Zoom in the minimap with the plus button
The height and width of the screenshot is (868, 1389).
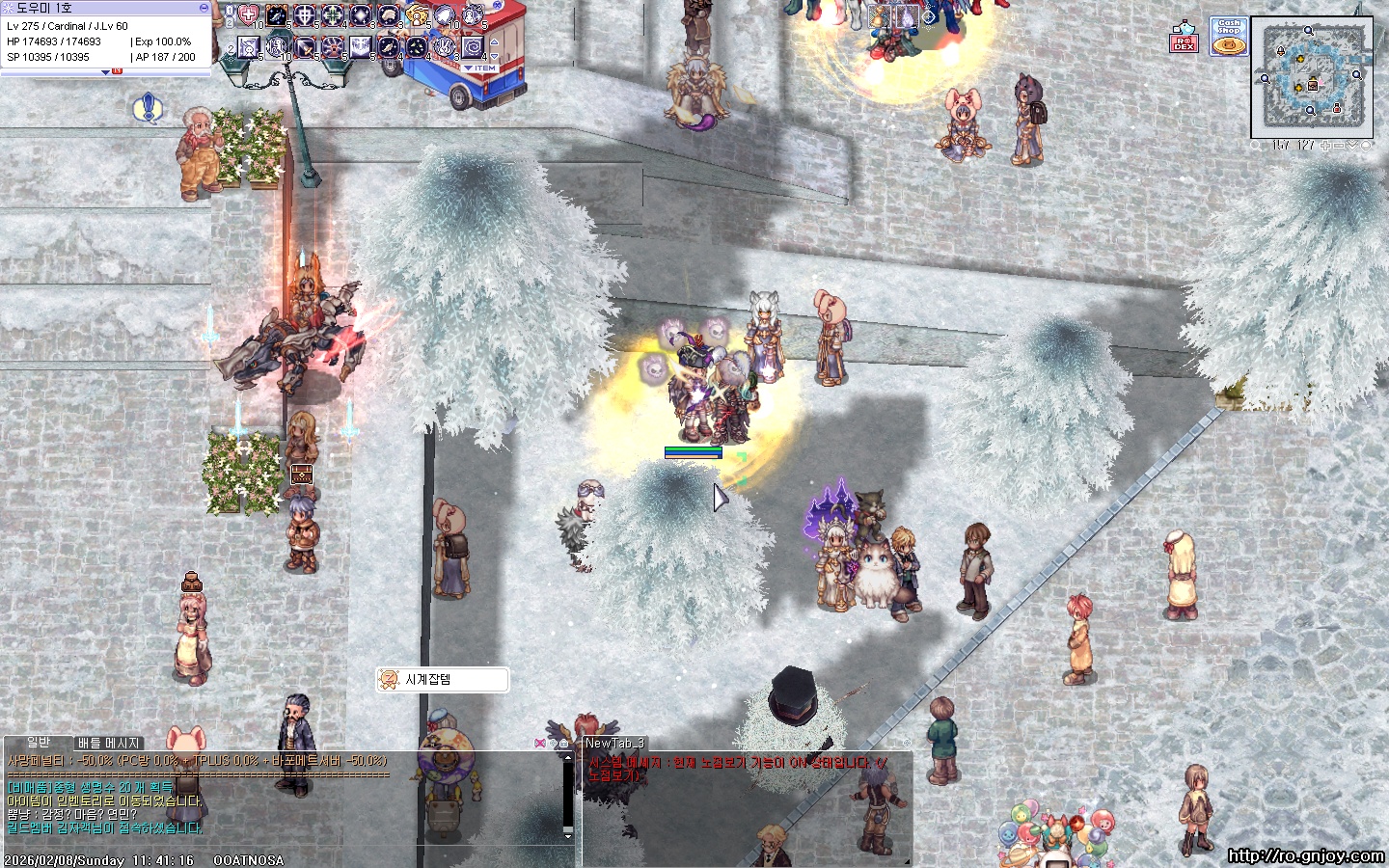1325,146
